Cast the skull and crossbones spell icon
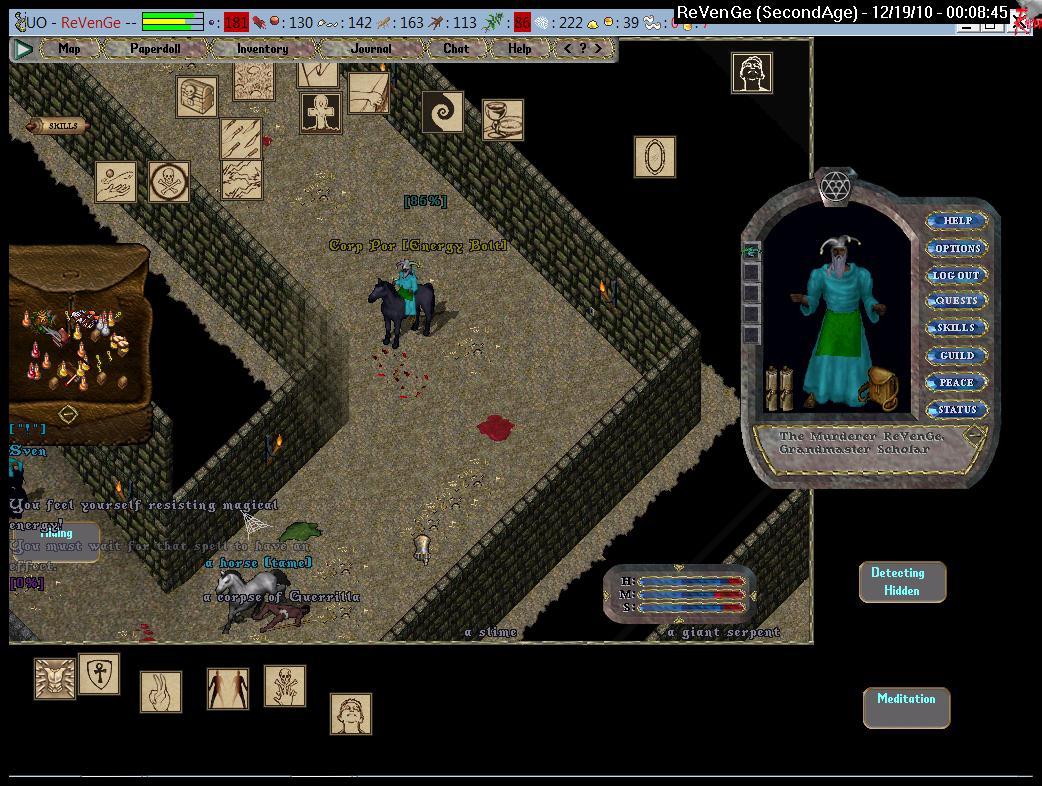This screenshot has width=1042, height=786. point(169,182)
